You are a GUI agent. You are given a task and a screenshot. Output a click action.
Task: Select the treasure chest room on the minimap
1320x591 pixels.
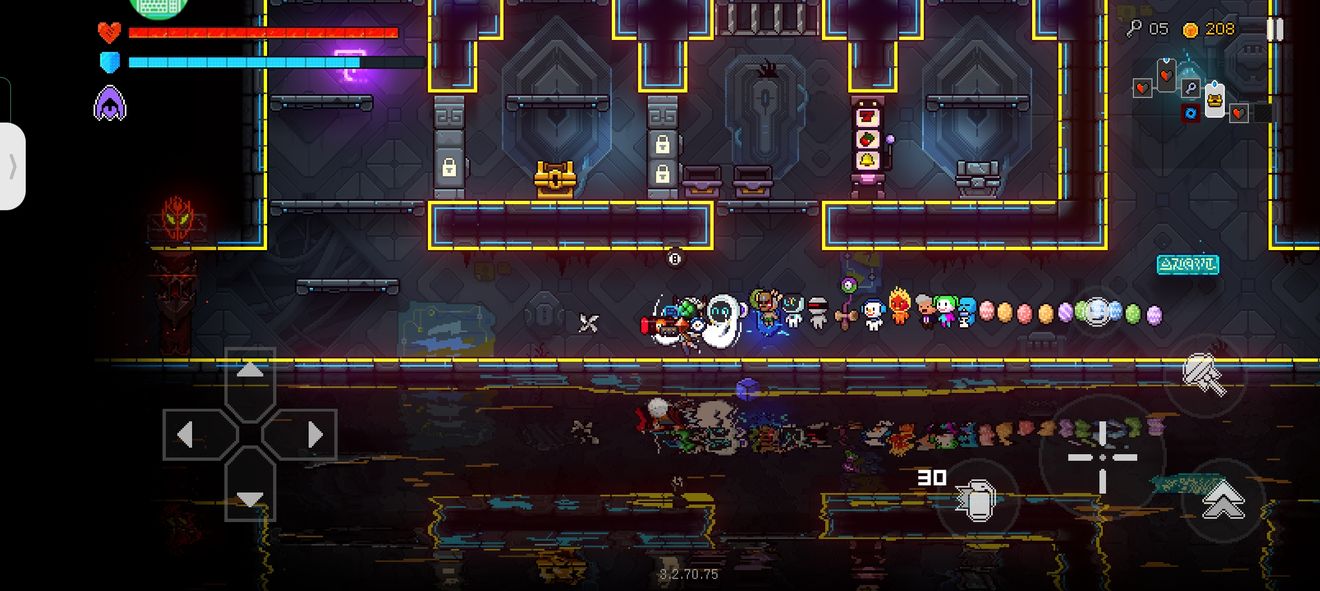tap(1214, 99)
